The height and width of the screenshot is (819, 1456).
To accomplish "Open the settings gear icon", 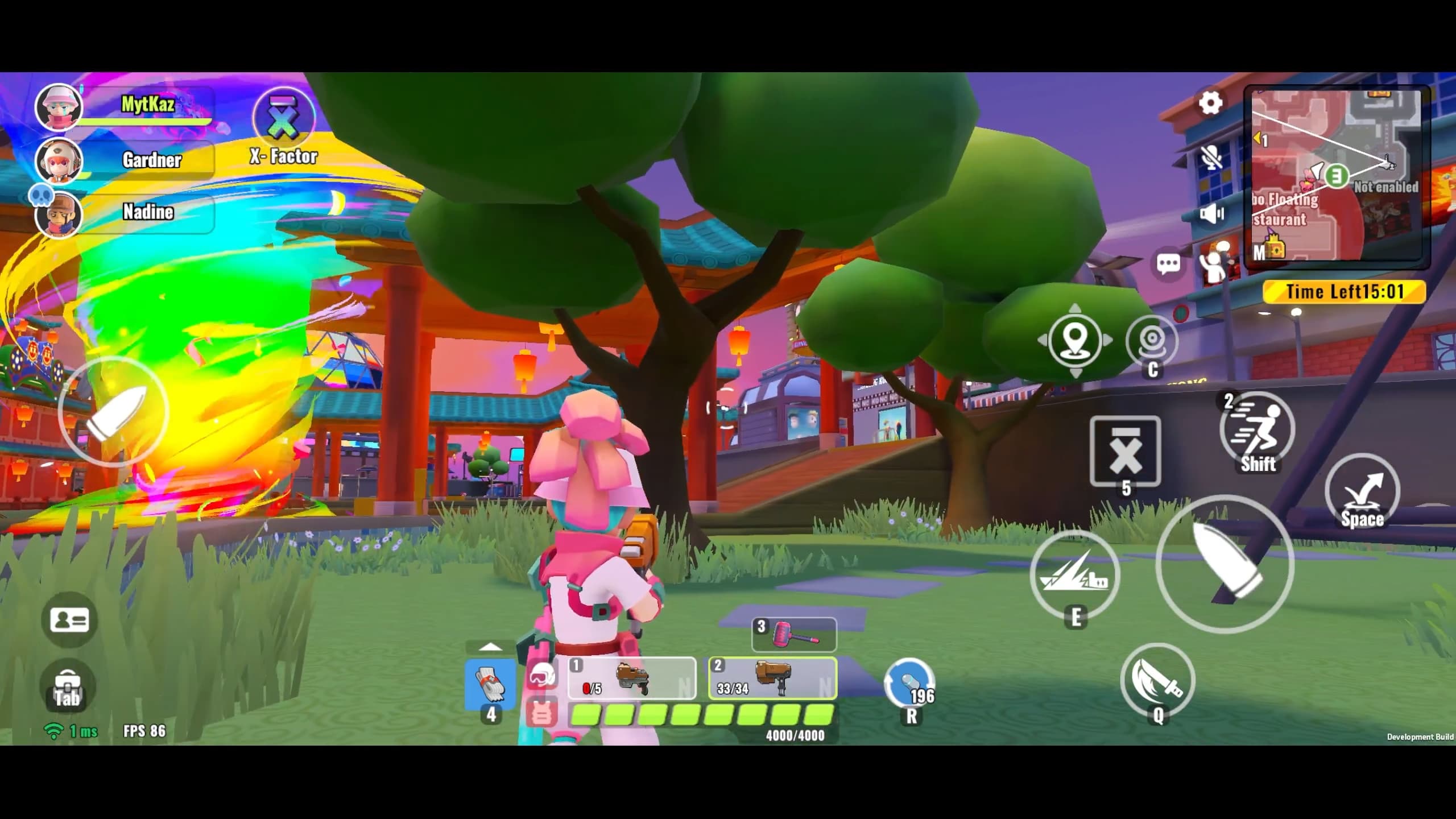I will click(x=1210, y=104).
